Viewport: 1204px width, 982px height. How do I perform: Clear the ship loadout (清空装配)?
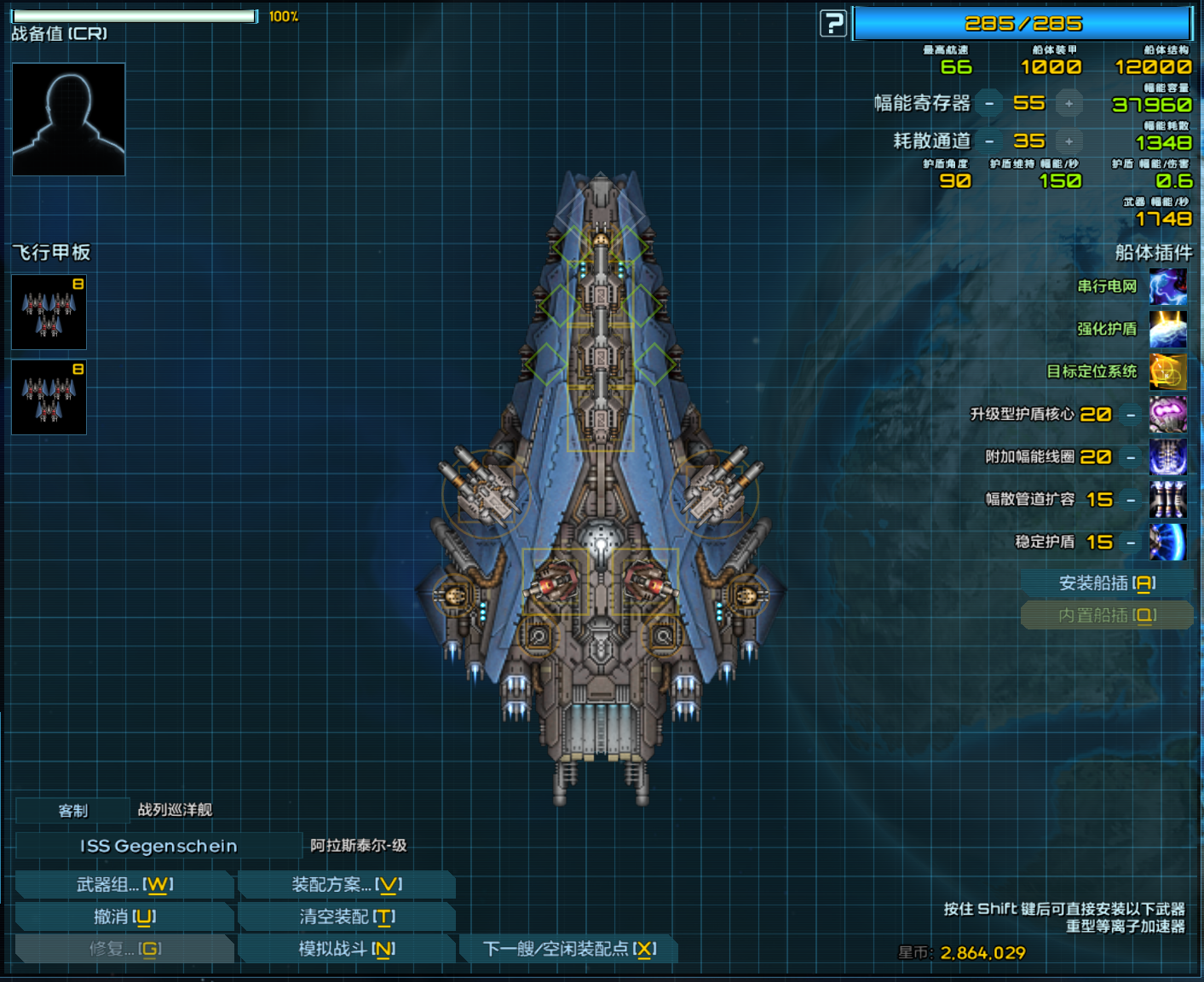point(346,917)
